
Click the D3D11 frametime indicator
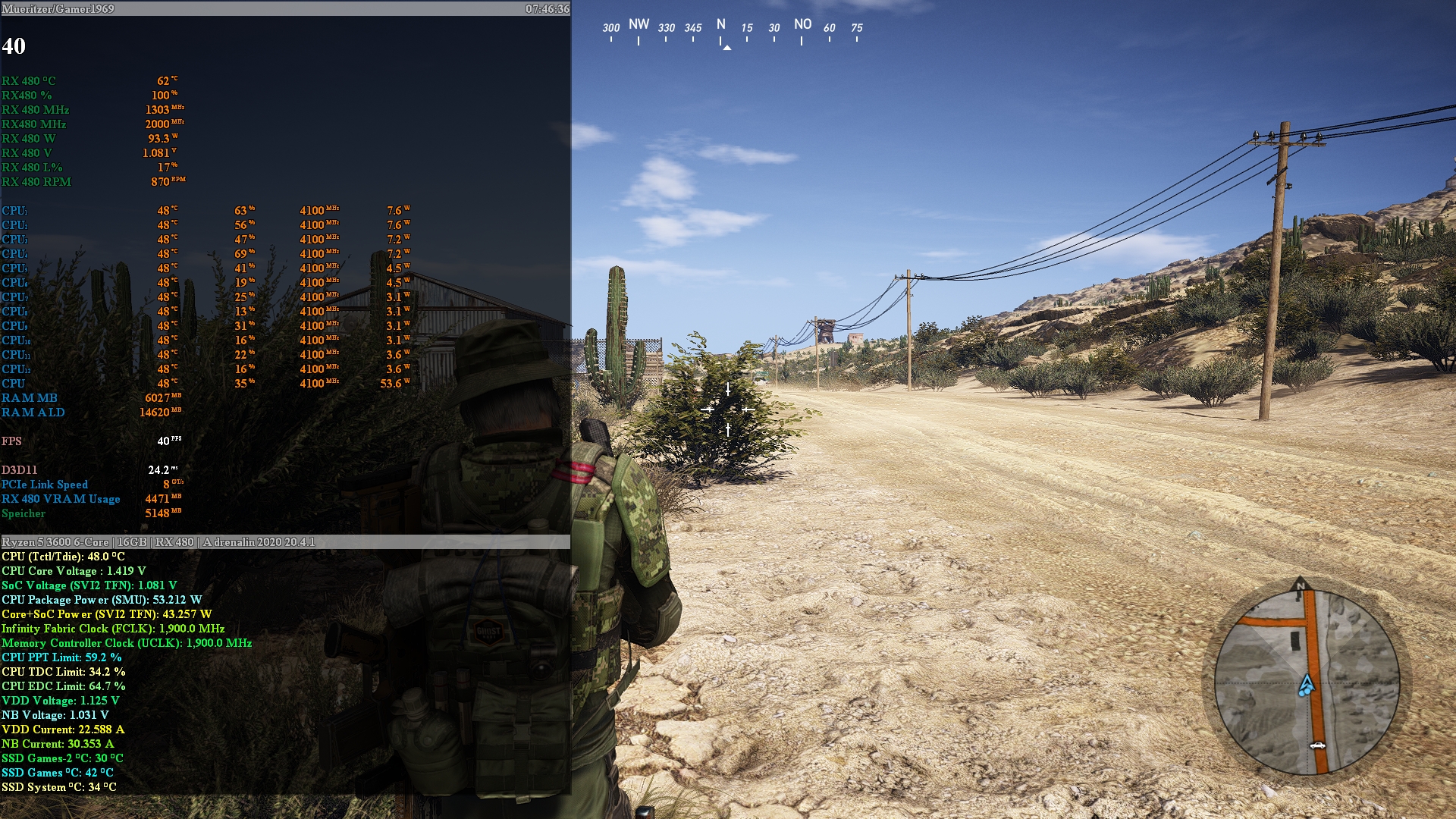click(x=91, y=470)
